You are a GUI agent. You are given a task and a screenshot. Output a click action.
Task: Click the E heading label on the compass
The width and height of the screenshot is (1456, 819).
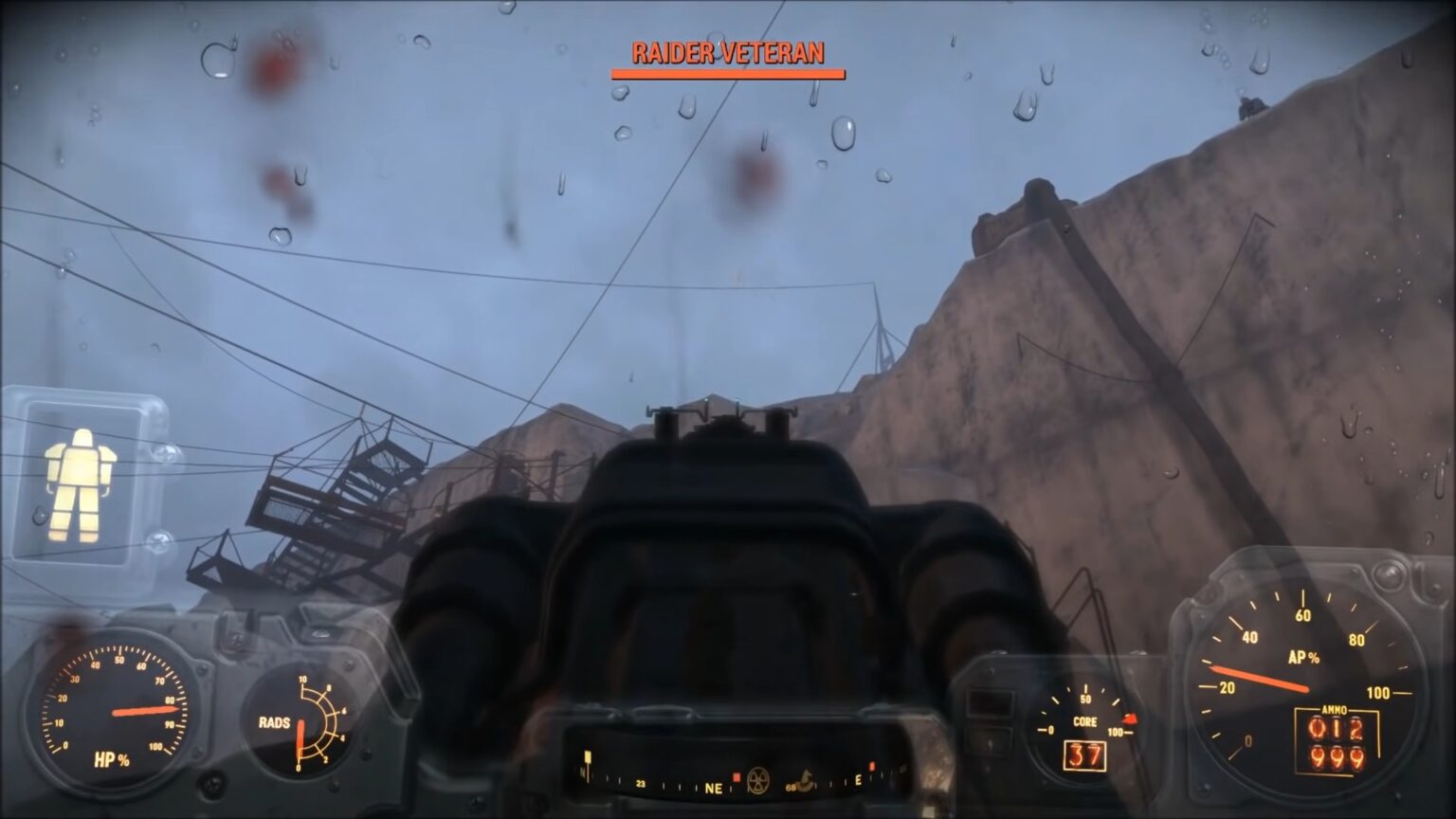coord(858,780)
